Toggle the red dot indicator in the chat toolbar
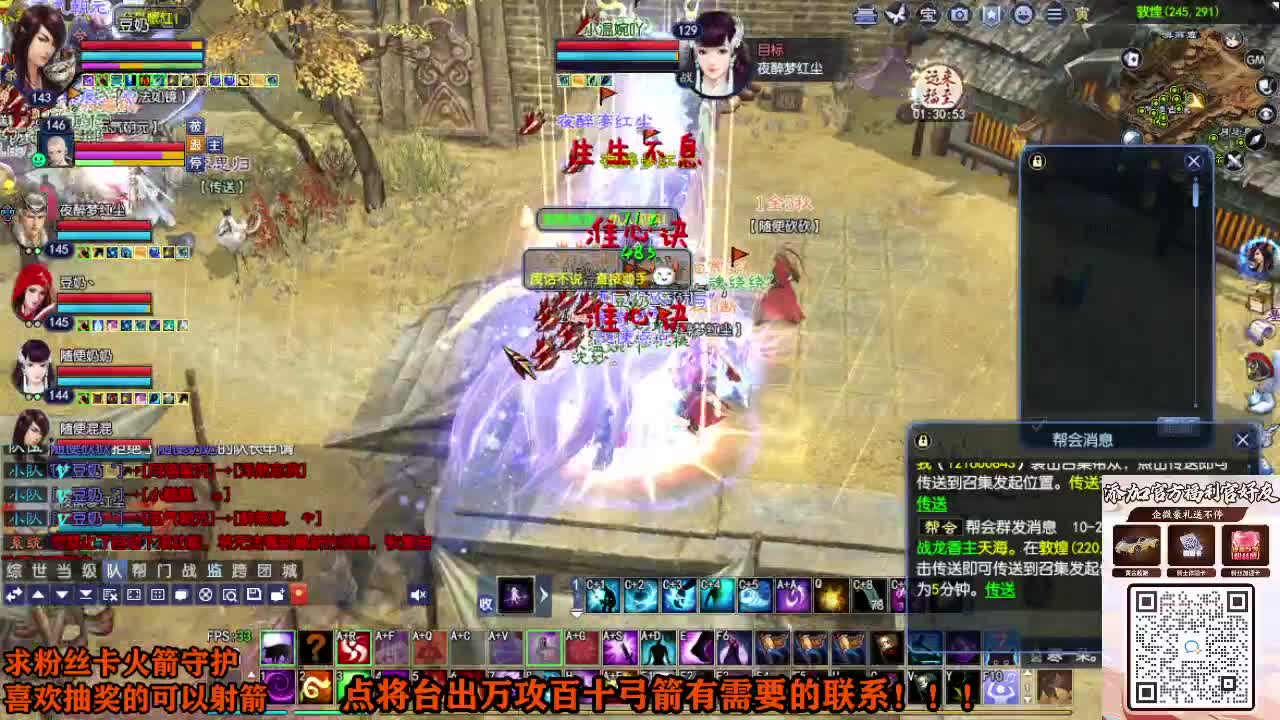This screenshot has width=1280, height=720. click(300, 594)
